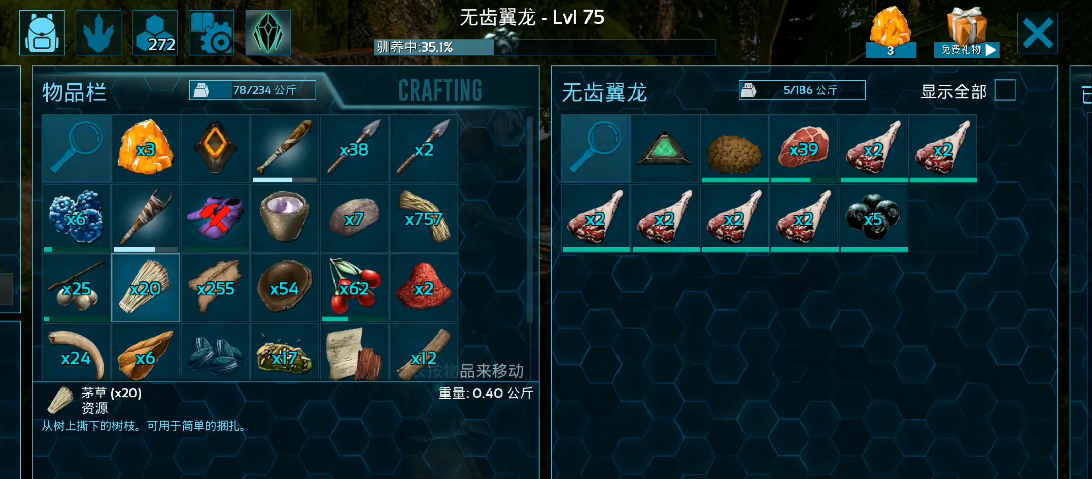
Task: Select the amber x3 inventory slot
Action: click(146, 148)
